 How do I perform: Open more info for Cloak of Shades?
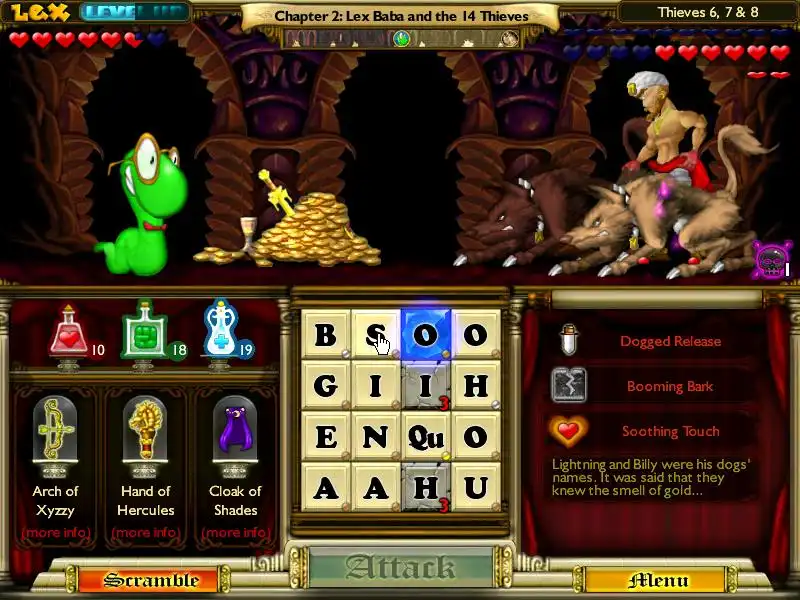point(235,533)
